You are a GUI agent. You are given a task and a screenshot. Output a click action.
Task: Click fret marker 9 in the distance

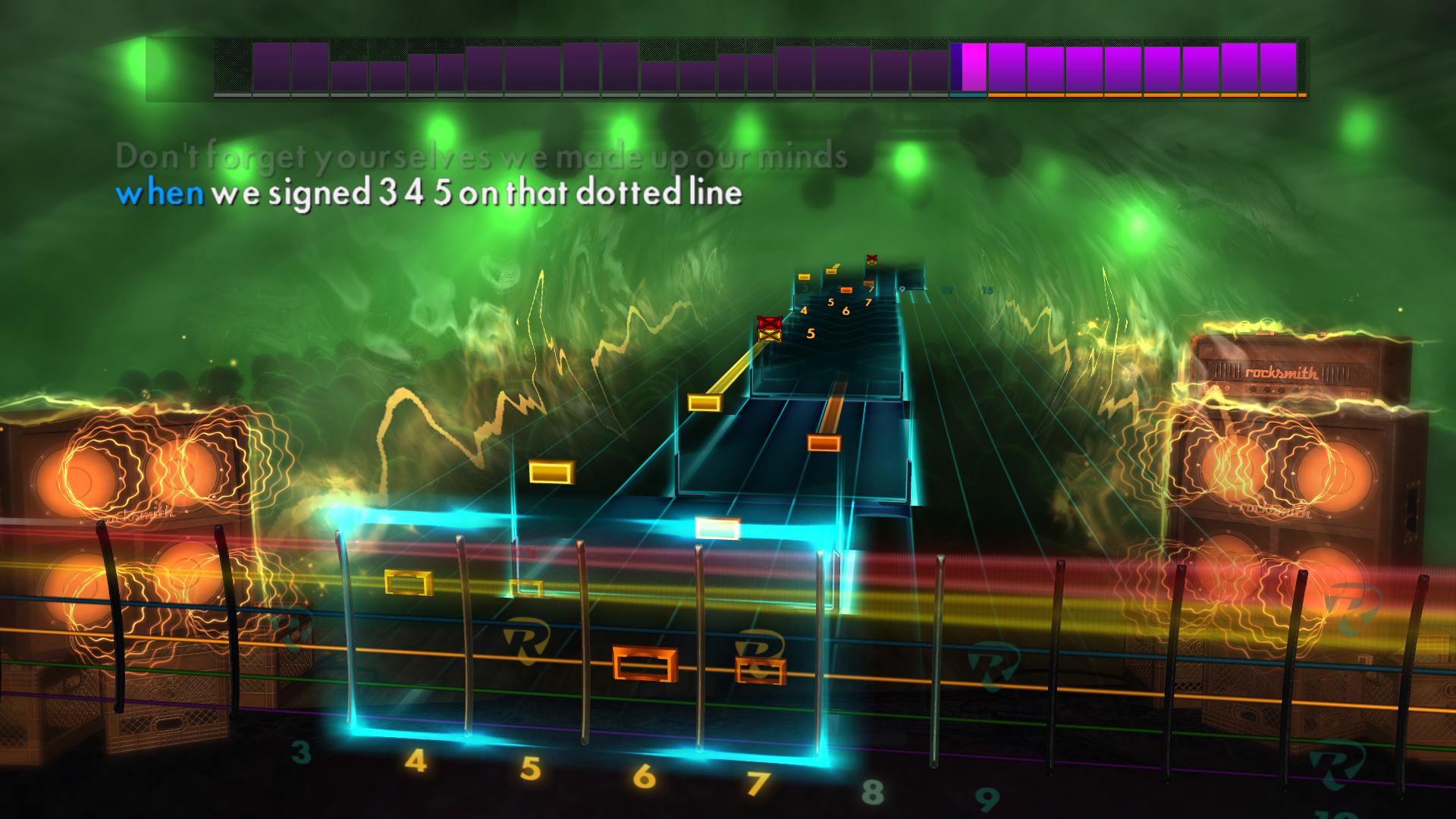click(901, 290)
